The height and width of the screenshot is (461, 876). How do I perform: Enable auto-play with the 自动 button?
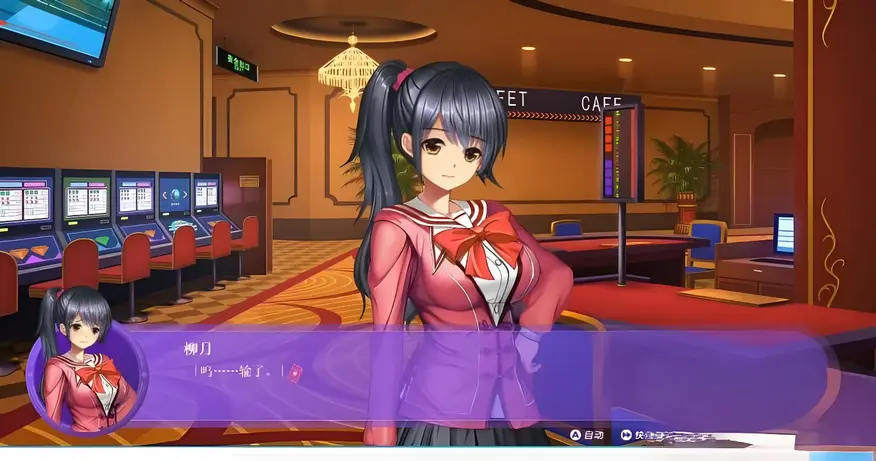(587, 435)
